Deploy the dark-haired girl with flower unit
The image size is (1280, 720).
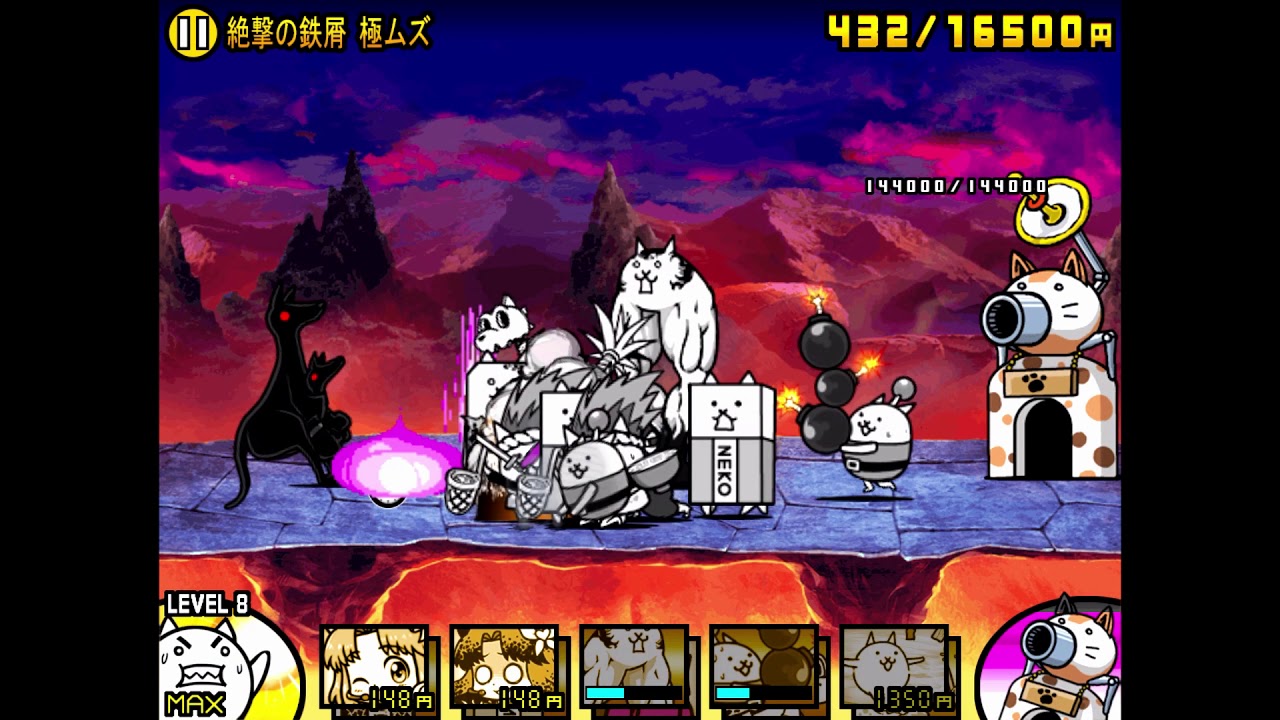pyautogui.click(x=505, y=667)
